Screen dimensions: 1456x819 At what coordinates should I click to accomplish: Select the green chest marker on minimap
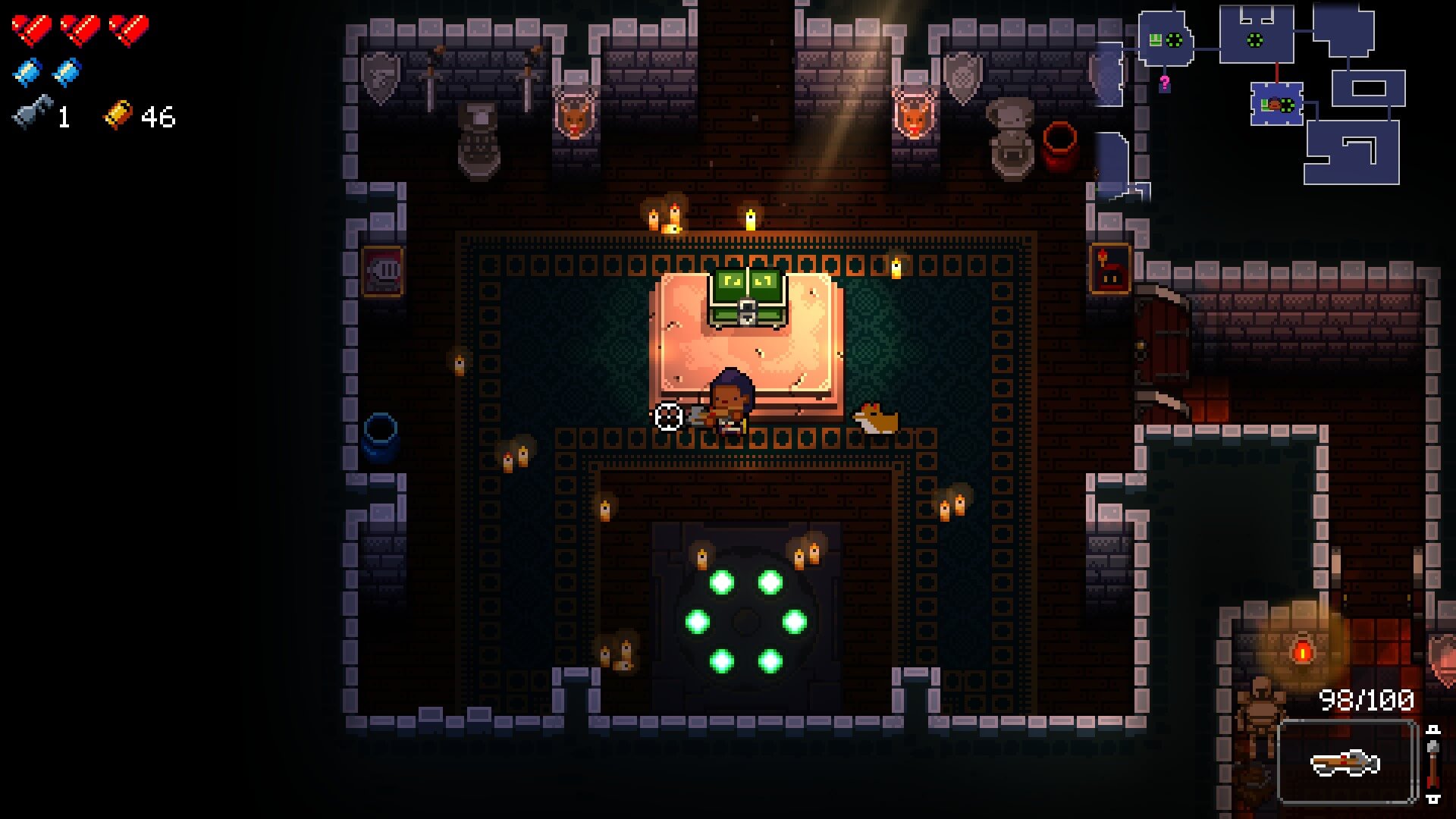click(1156, 40)
